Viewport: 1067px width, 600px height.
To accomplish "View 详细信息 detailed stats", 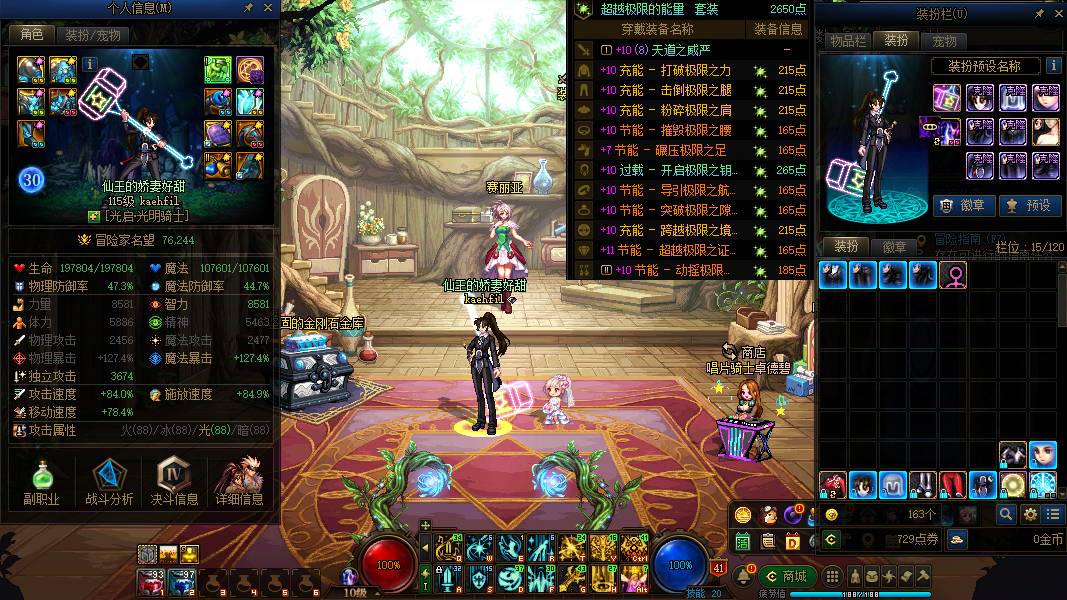I will 239,482.
